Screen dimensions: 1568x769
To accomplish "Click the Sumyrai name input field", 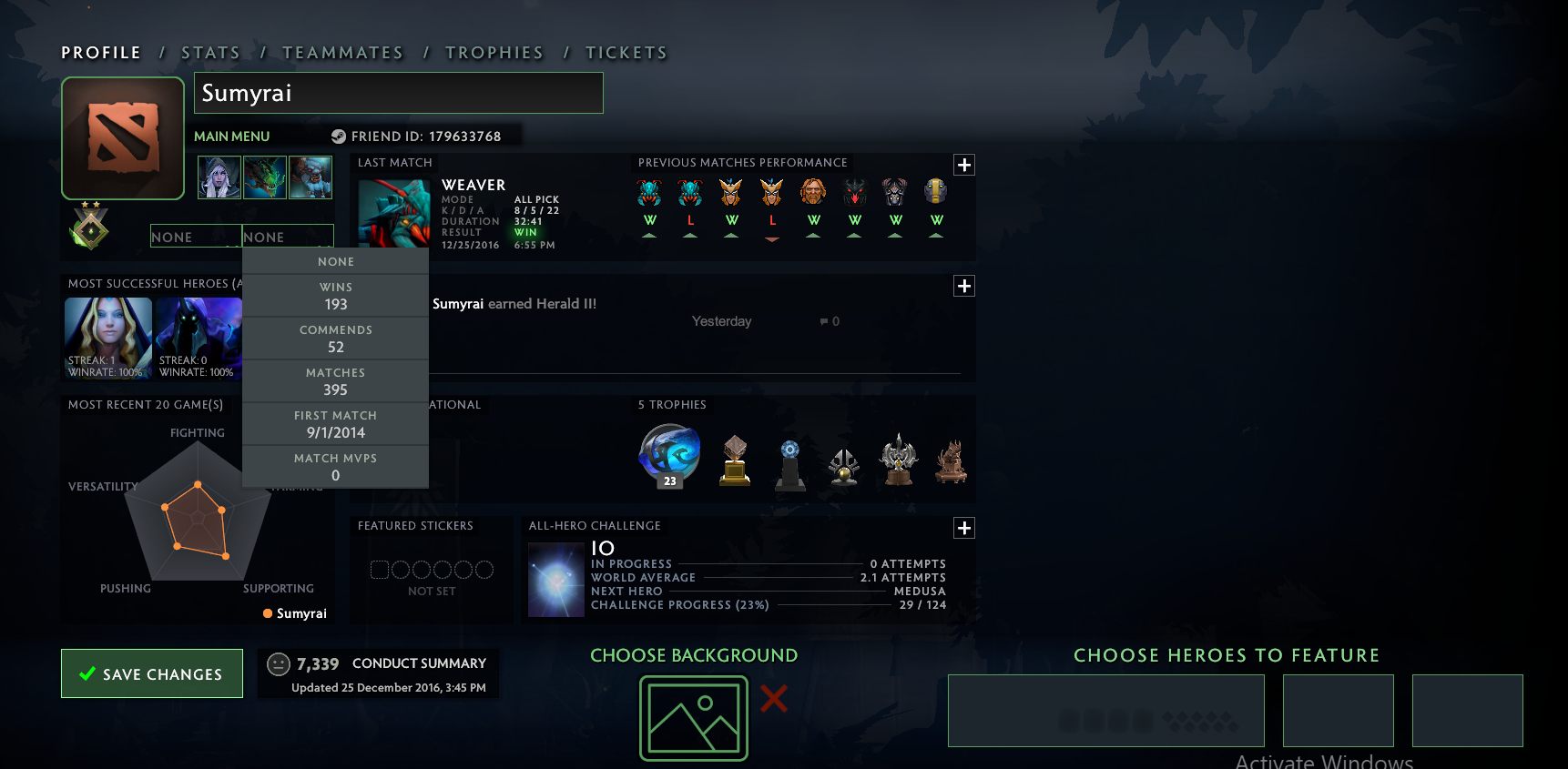I will 398,93.
